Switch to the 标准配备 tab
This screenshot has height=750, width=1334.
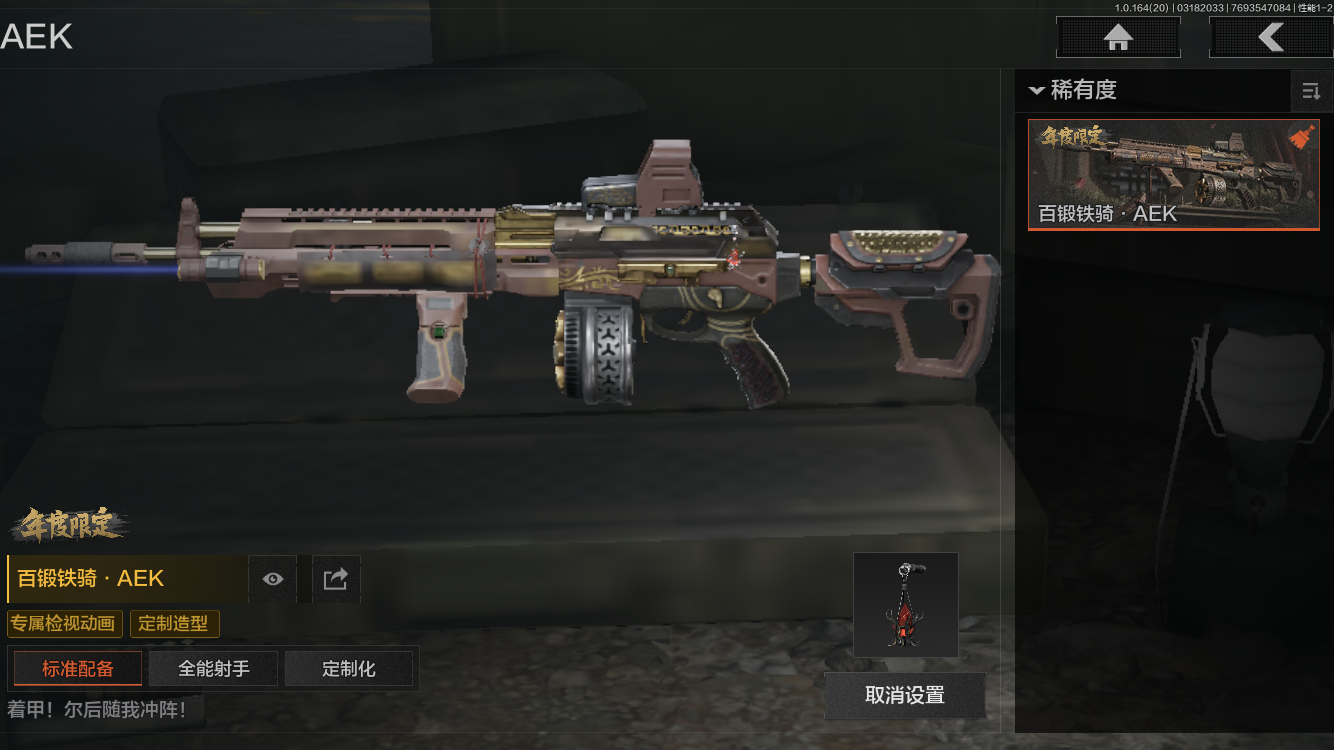coord(78,669)
